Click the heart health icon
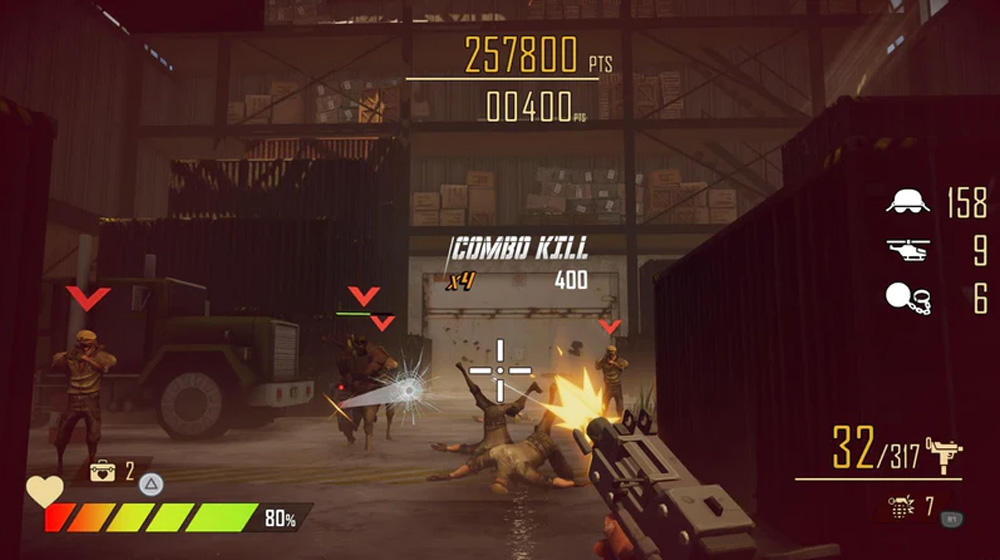 click(x=44, y=489)
